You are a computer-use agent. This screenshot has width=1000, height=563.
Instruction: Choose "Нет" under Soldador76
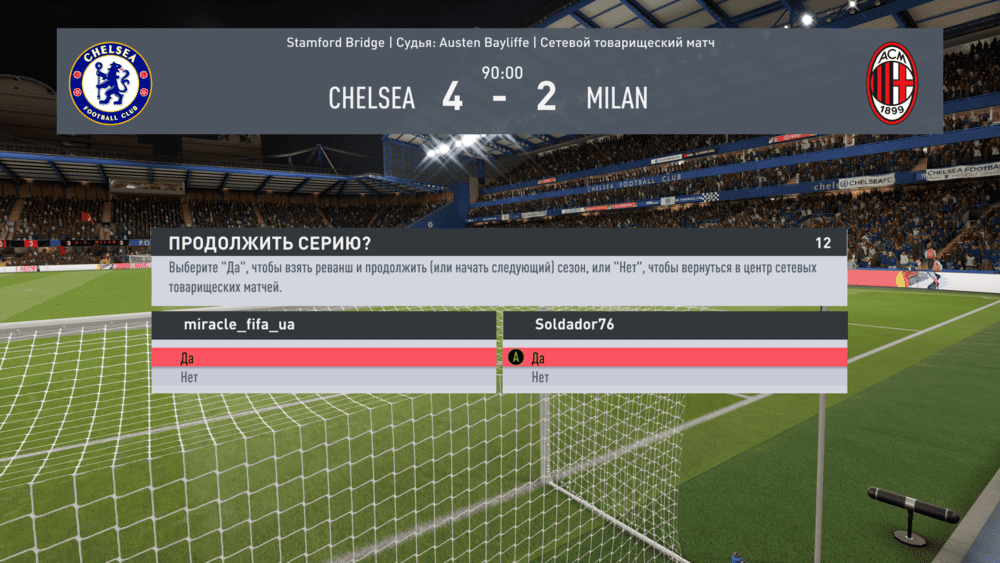pyautogui.click(x=673, y=378)
